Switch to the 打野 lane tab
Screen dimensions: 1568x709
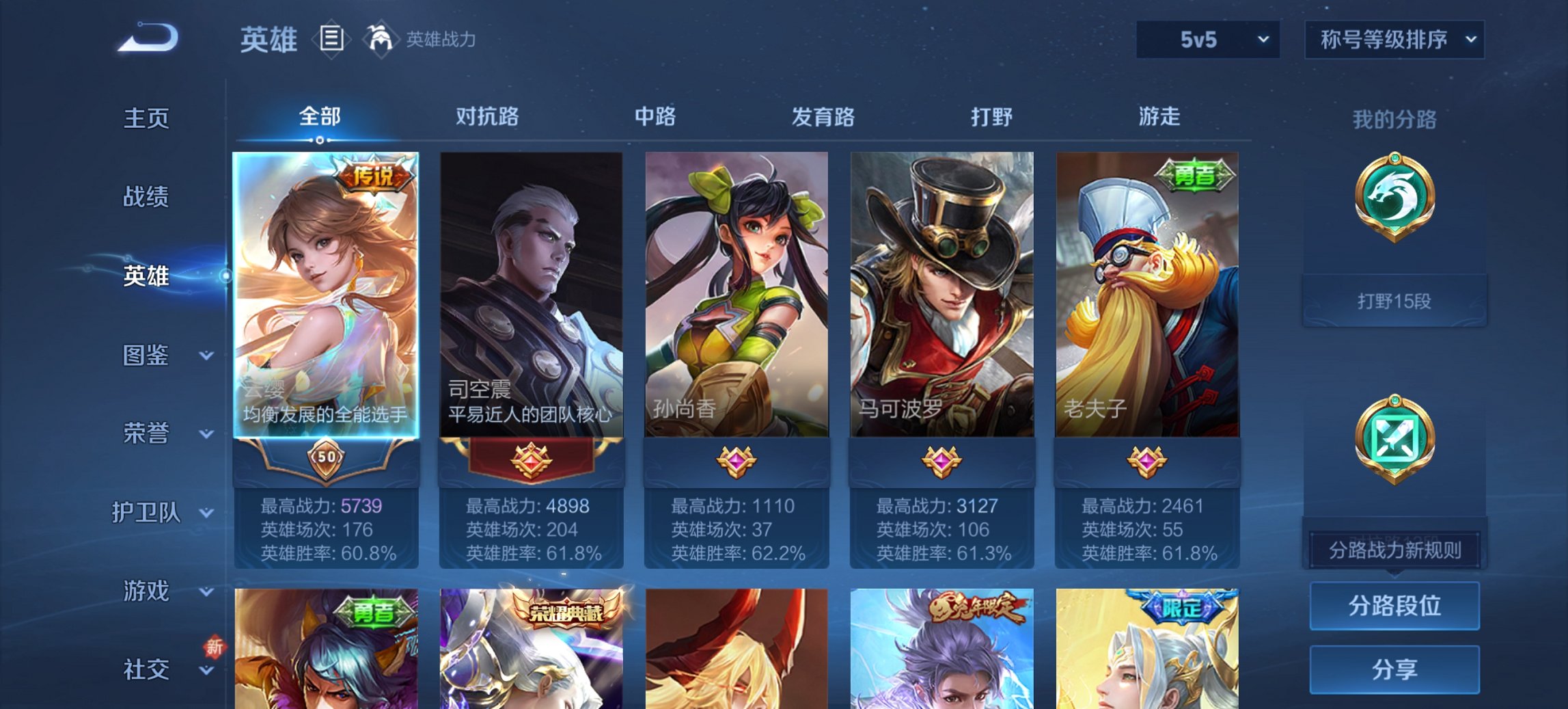(x=991, y=117)
